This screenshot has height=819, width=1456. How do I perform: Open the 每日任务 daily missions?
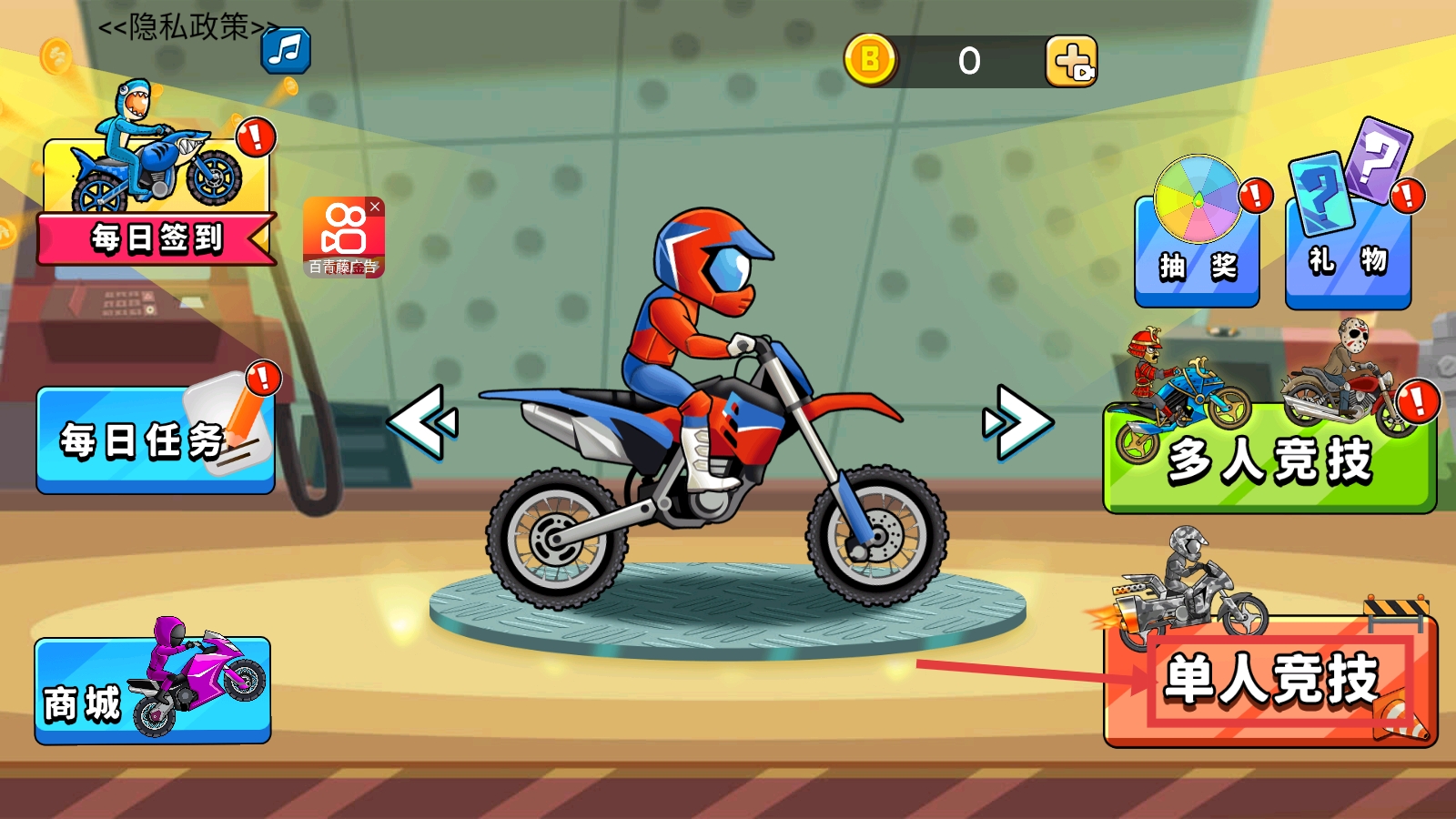pyautogui.click(x=155, y=440)
